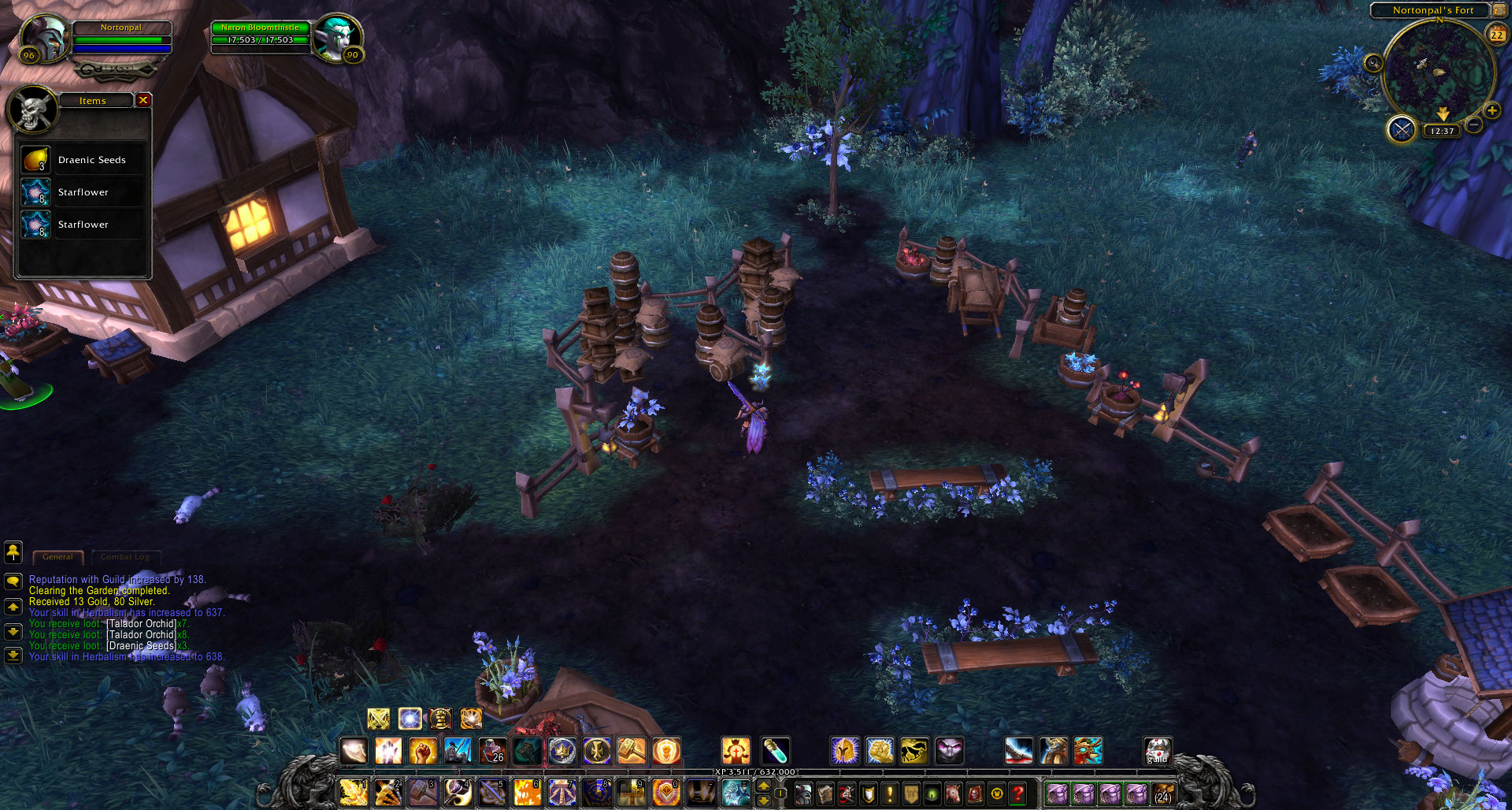Use the potion stack of 26
This screenshot has height=810, width=1512.
pos(492,751)
